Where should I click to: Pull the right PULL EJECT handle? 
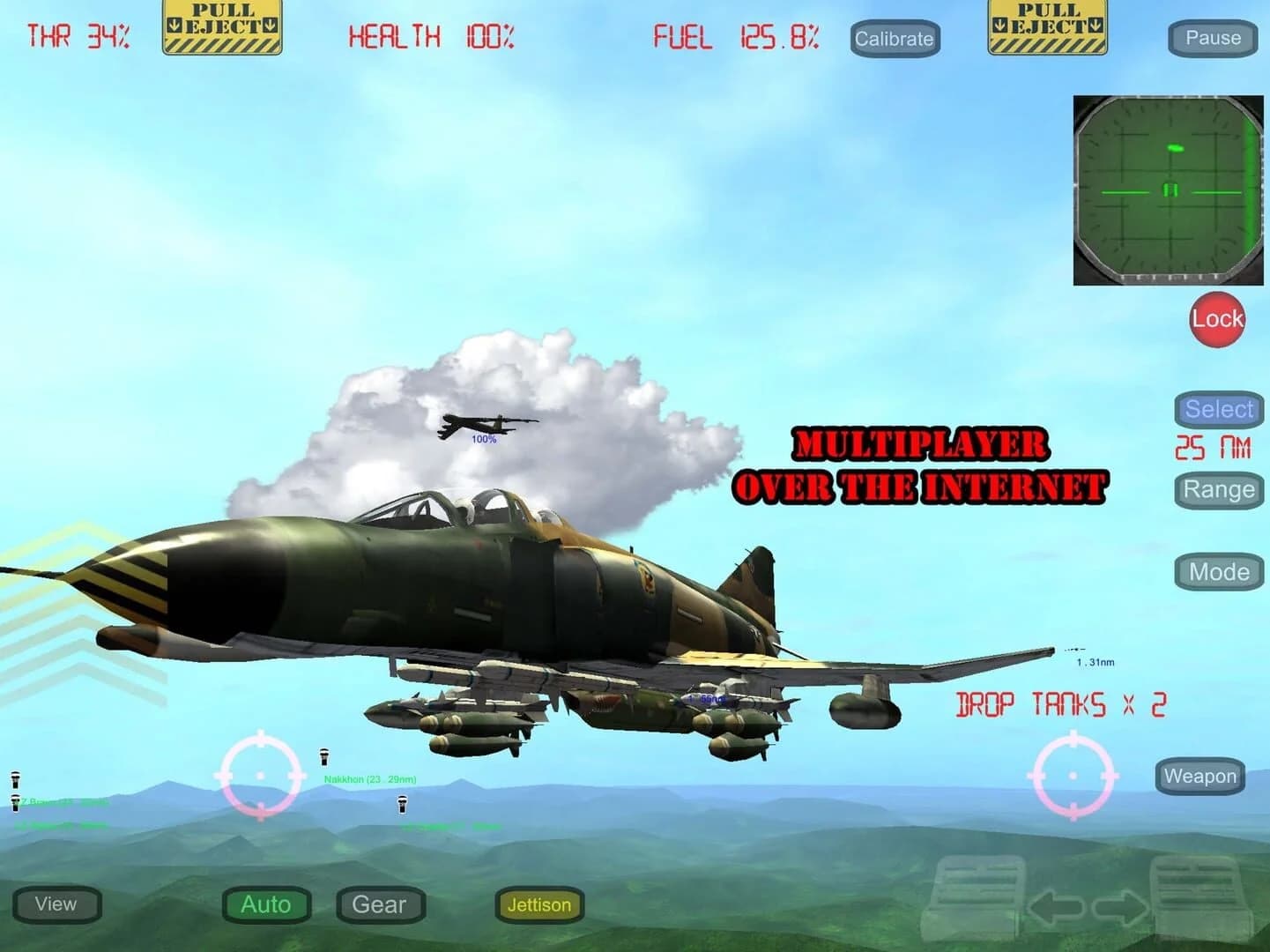(1047, 26)
